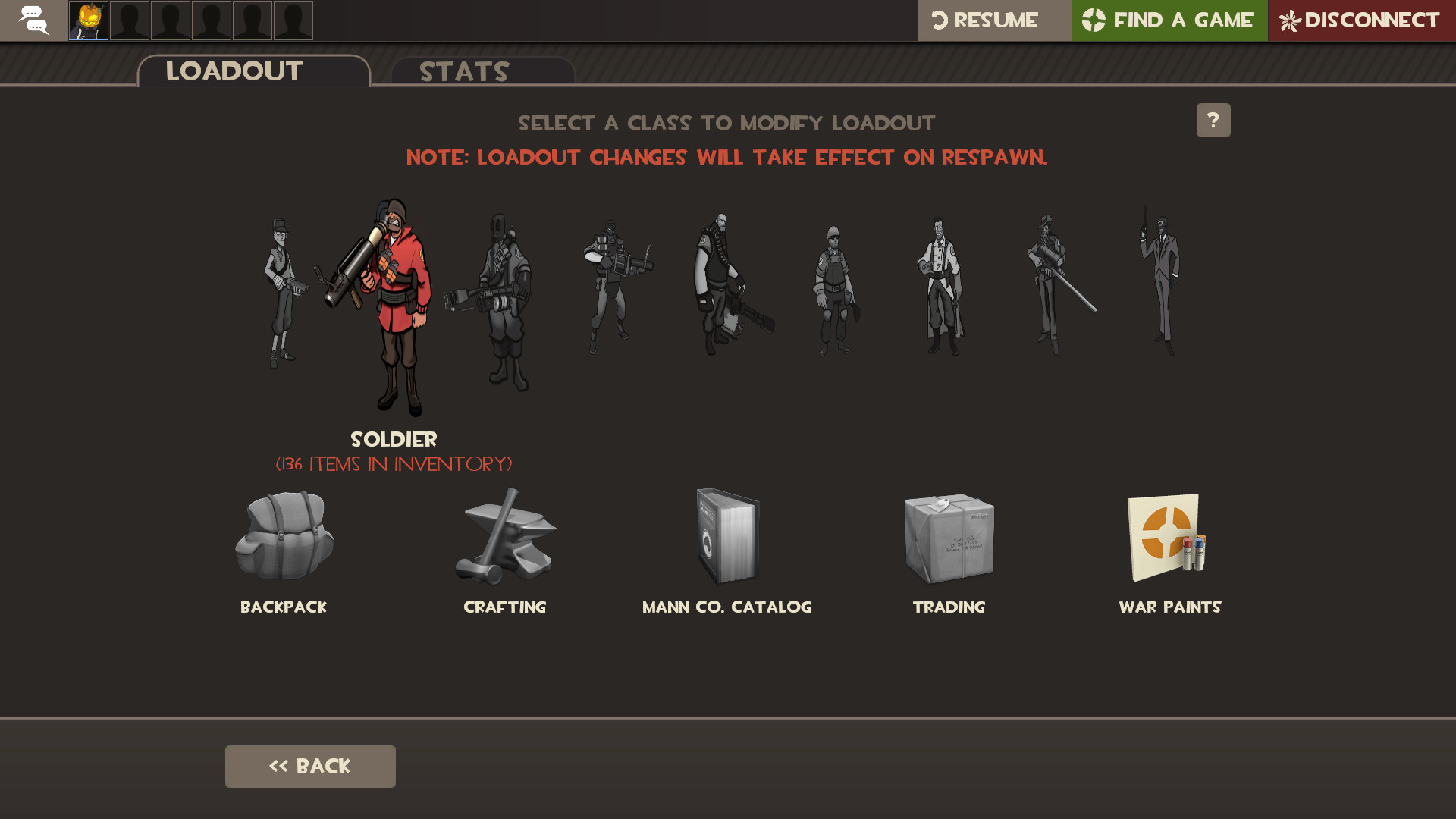Click the player avatar in the top-left
The height and width of the screenshot is (819, 1456).
coord(86,20)
